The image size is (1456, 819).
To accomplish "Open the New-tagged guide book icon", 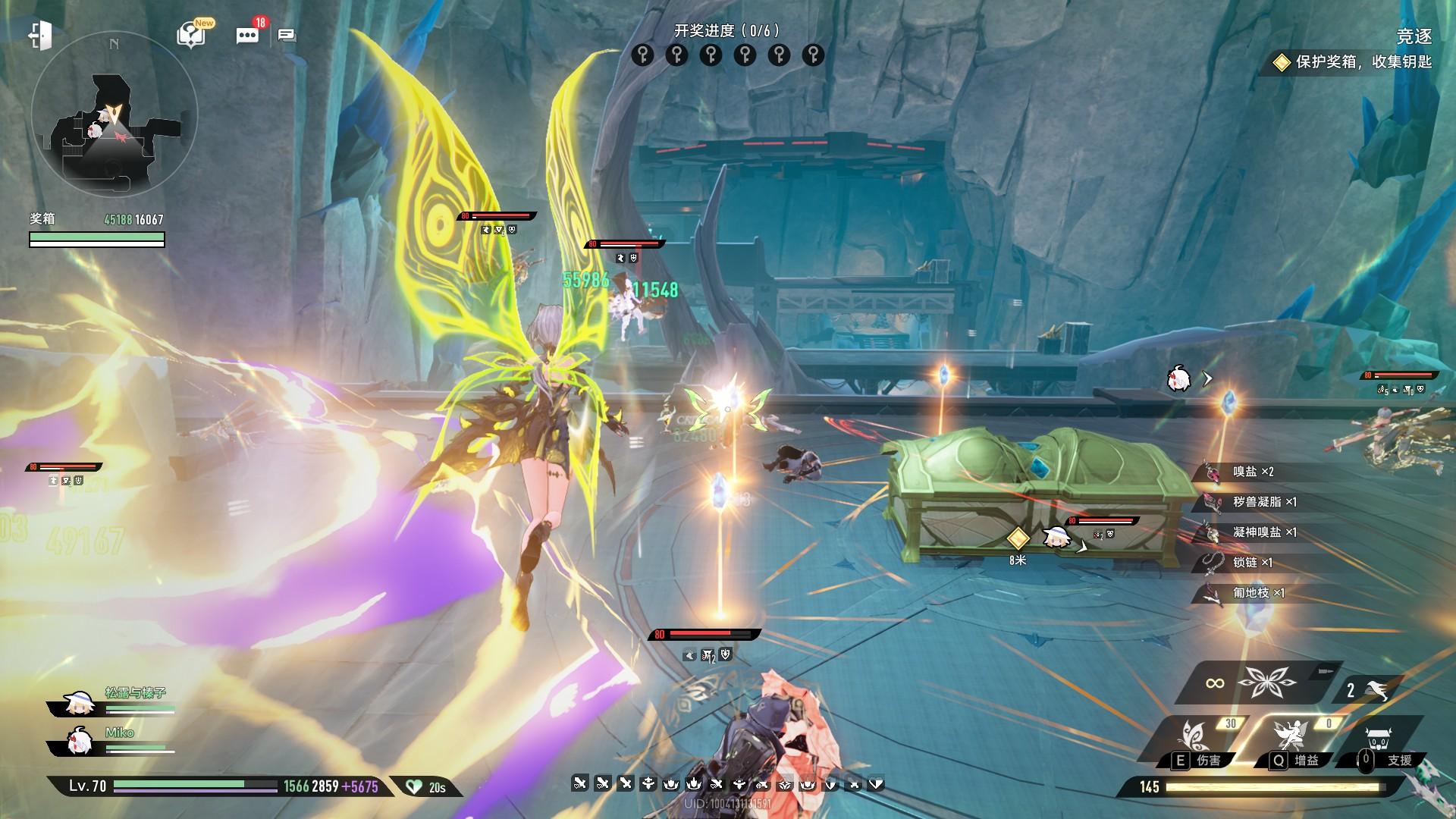I will tap(192, 35).
